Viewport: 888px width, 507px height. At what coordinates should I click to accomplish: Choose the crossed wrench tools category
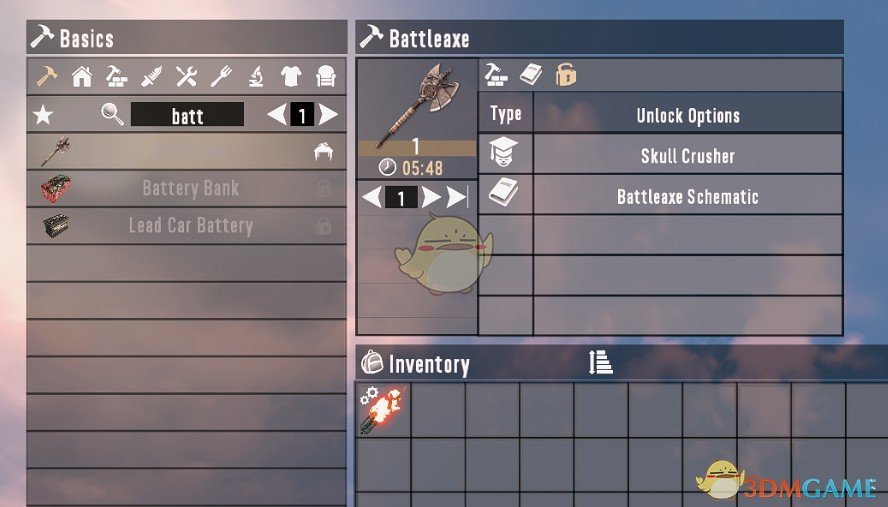186,76
